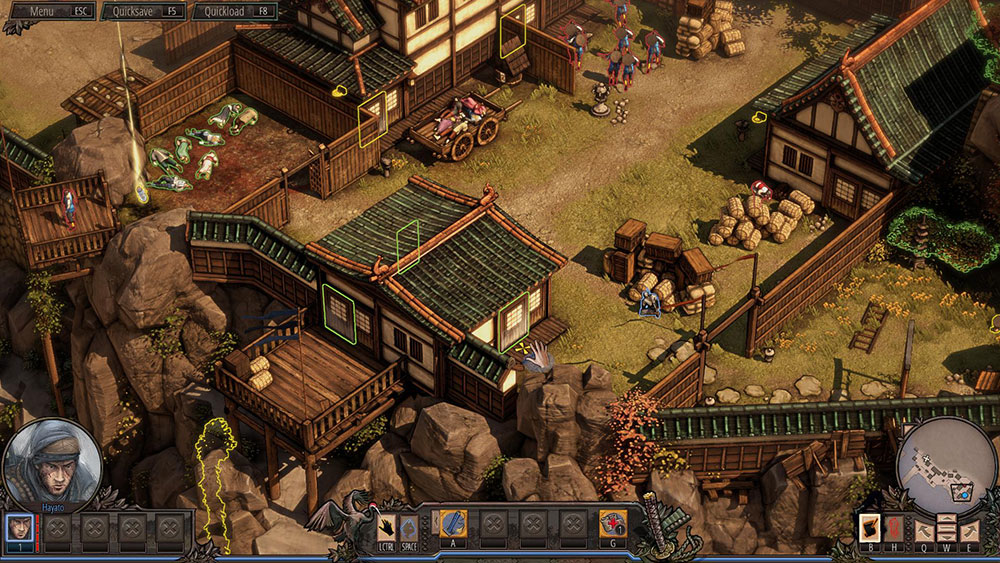This screenshot has width=1000, height=563.
Task: Click the red figure icon button
Action: pos(895,526)
